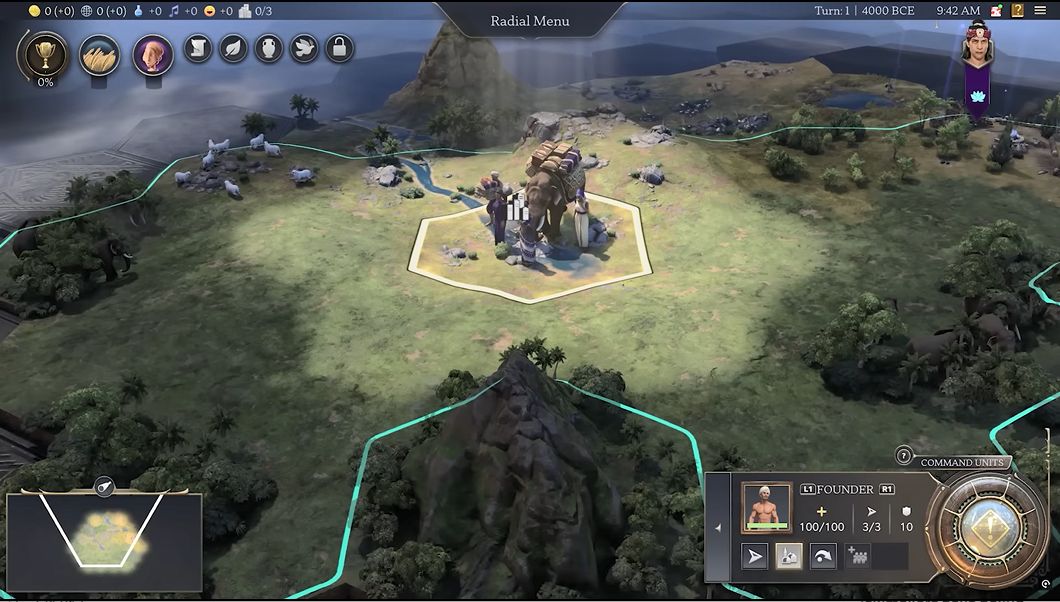Click the Founder unit portrait
Viewport: 1060px width, 602px height.
coord(766,507)
